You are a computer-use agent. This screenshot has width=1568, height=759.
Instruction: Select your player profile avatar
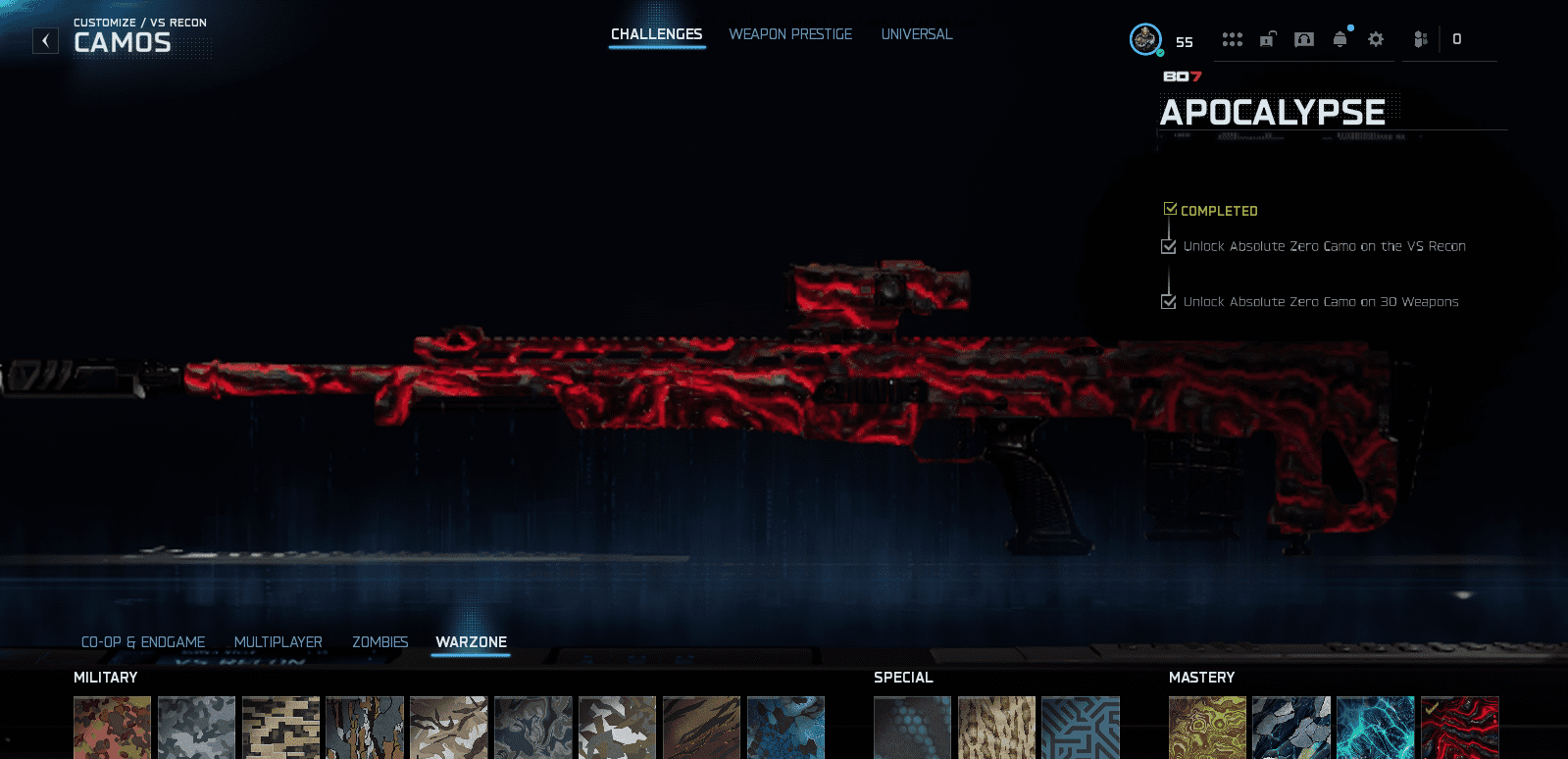(x=1145, y=40)
